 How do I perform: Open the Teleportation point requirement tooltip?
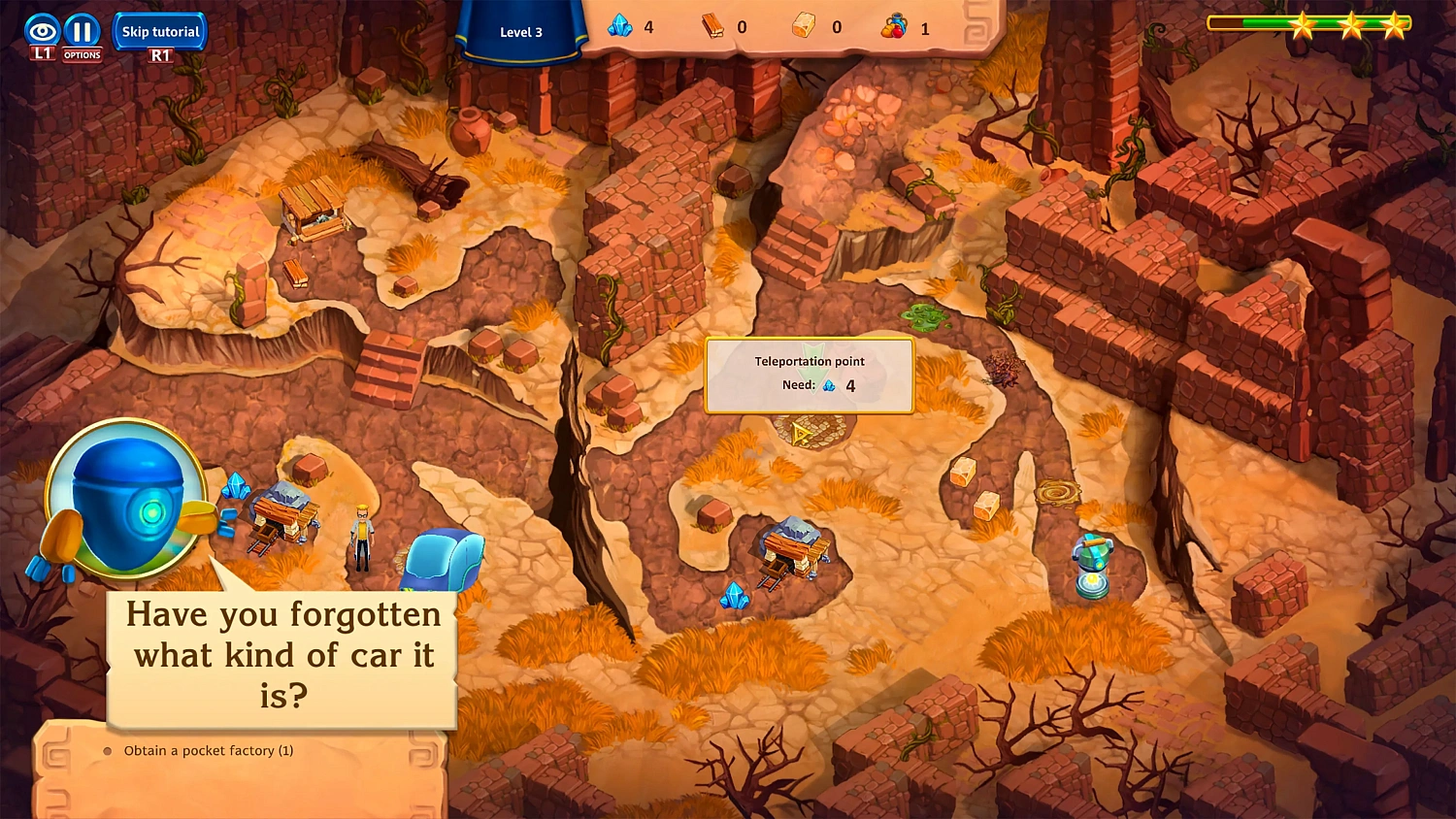[811, 375]
